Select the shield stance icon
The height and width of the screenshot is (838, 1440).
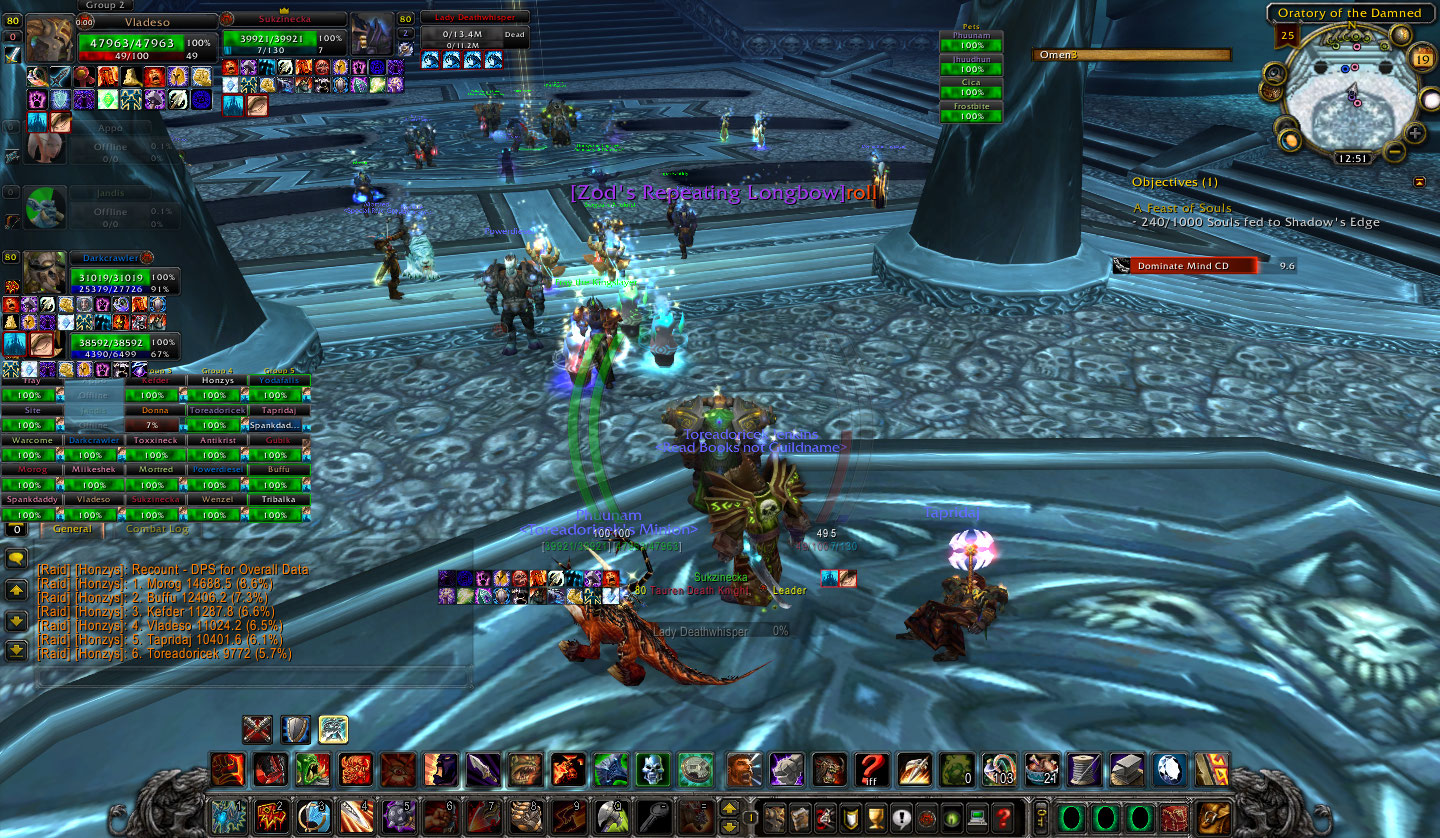click(295, 729)
